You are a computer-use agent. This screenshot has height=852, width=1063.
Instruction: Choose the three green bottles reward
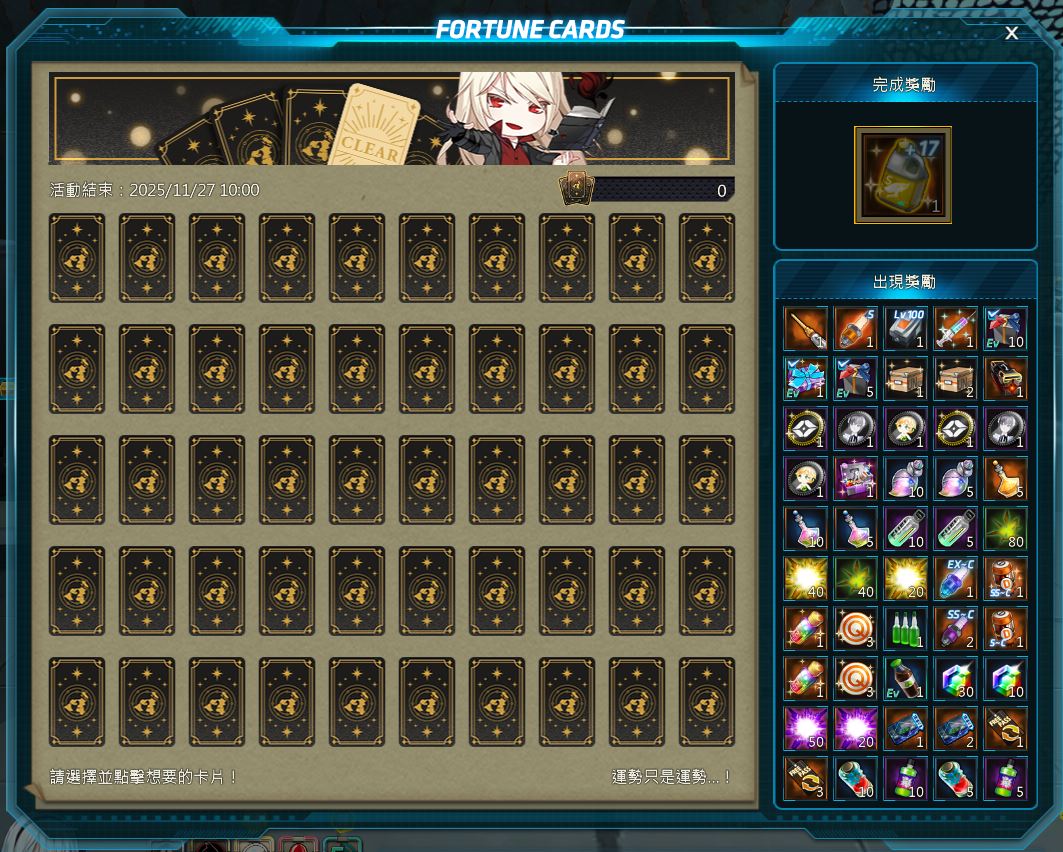(905, 628)
